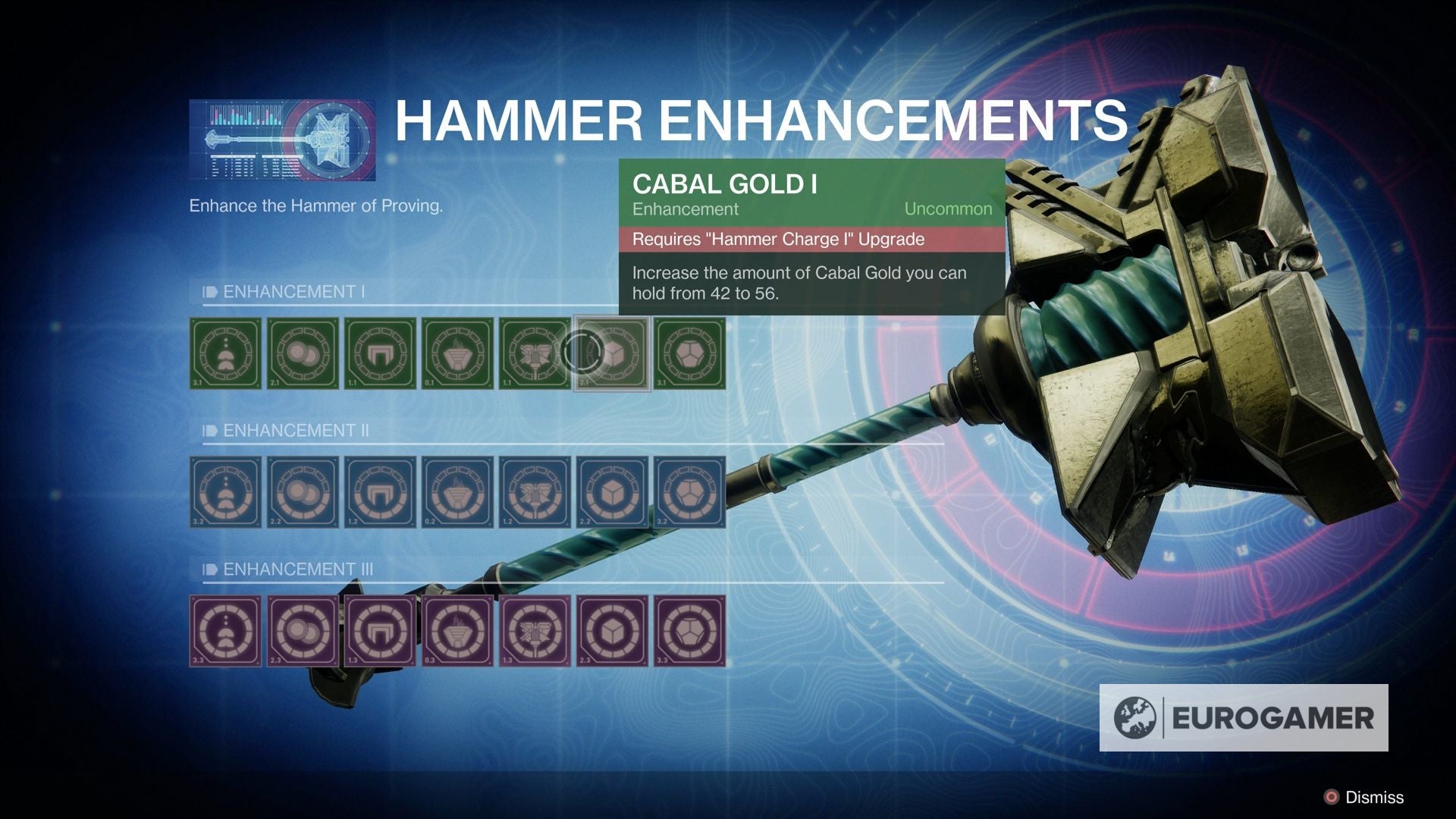The image size is (1456, 819).
Task: Select the dodecahedron icon in Enhancement I row
Action: pos(691,353)
